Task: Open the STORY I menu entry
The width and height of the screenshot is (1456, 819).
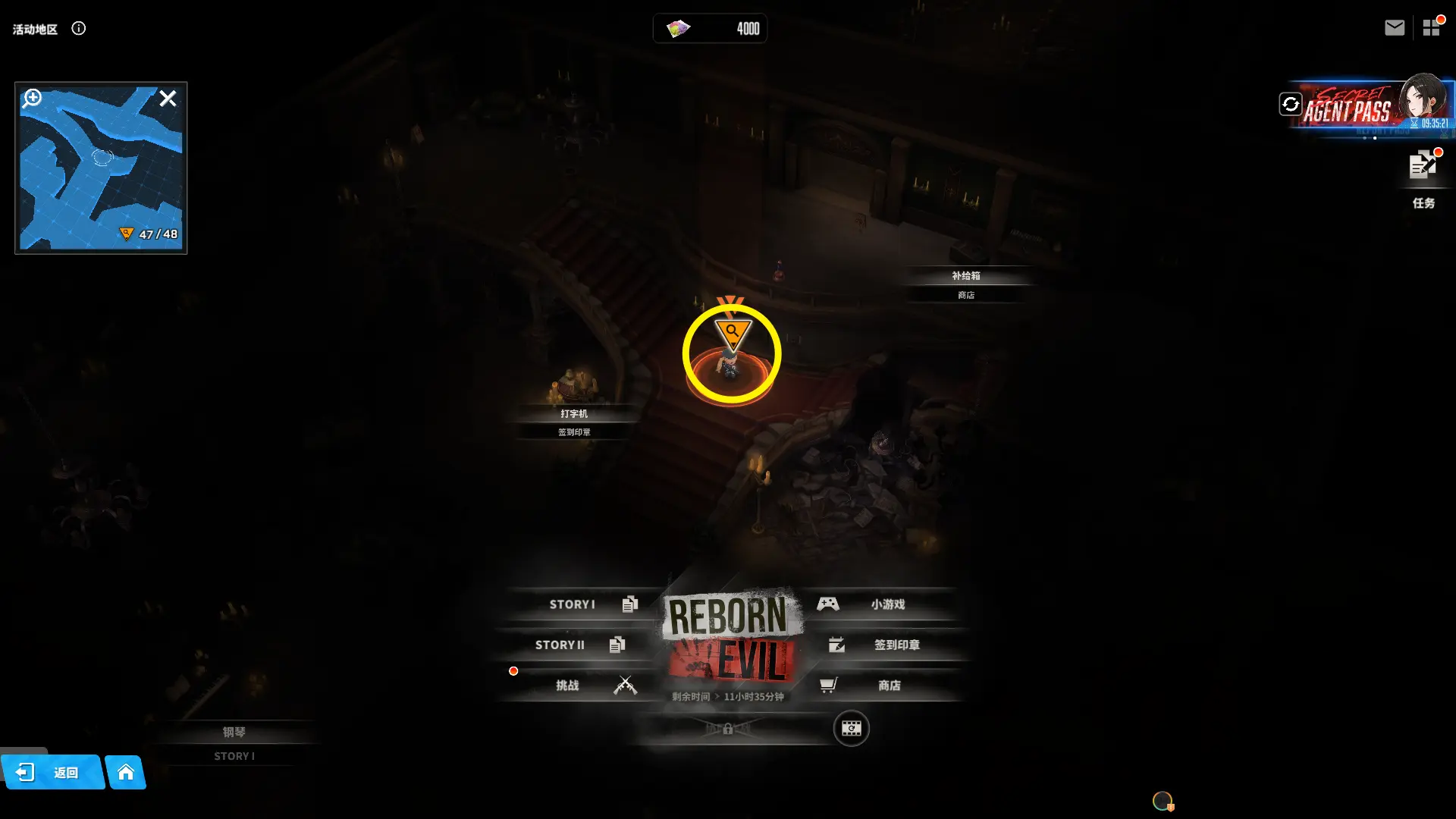Action: tap(584, 604)
